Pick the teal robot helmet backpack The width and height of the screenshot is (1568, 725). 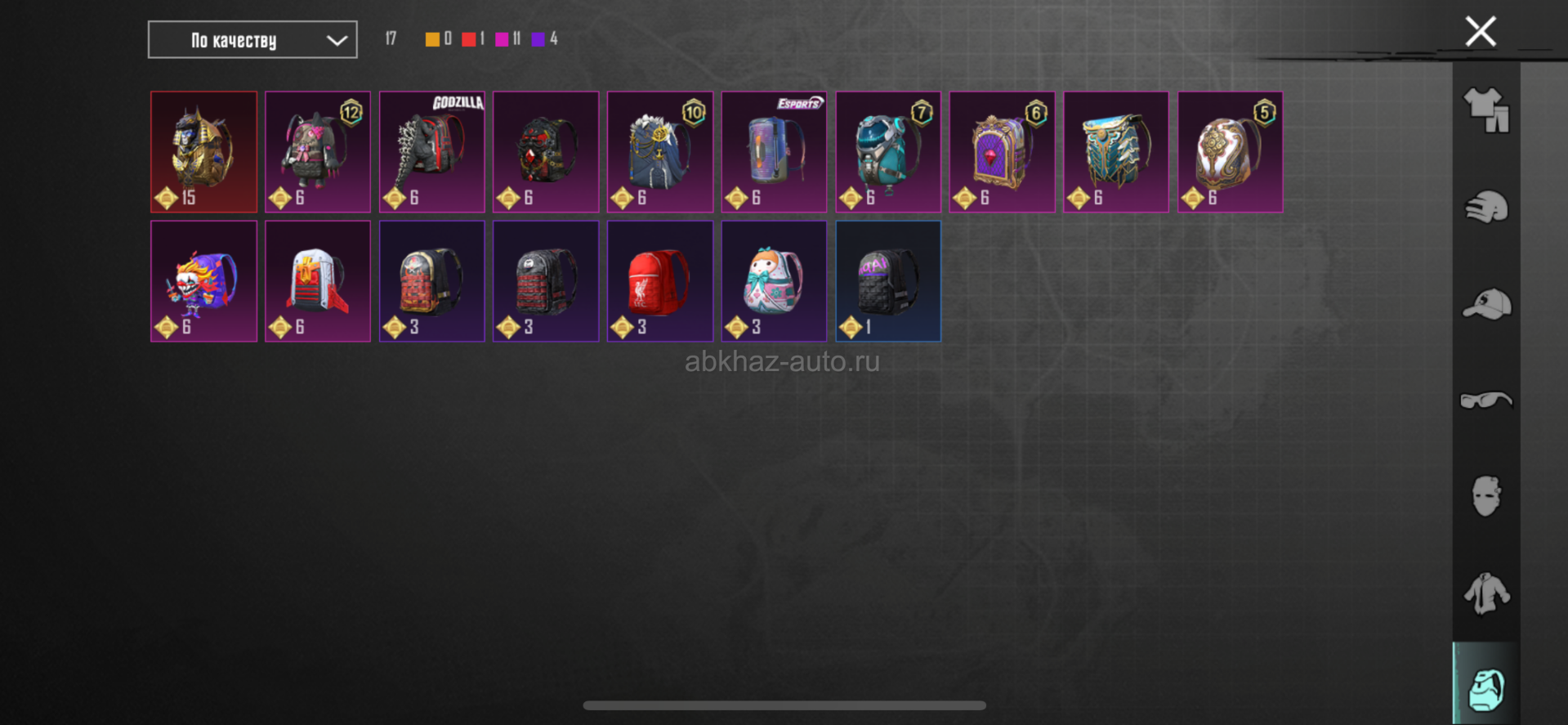(888, 152)
